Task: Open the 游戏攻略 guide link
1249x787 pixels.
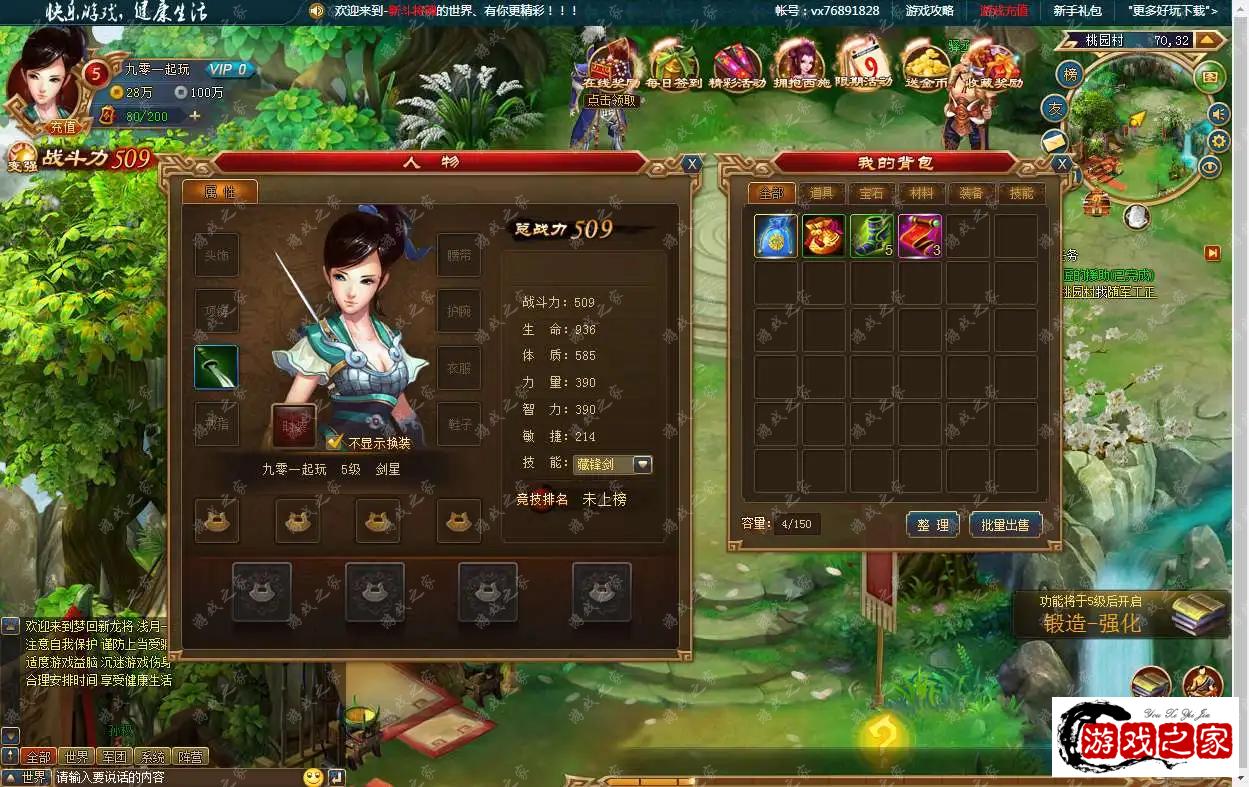Action: pos(930,11)
